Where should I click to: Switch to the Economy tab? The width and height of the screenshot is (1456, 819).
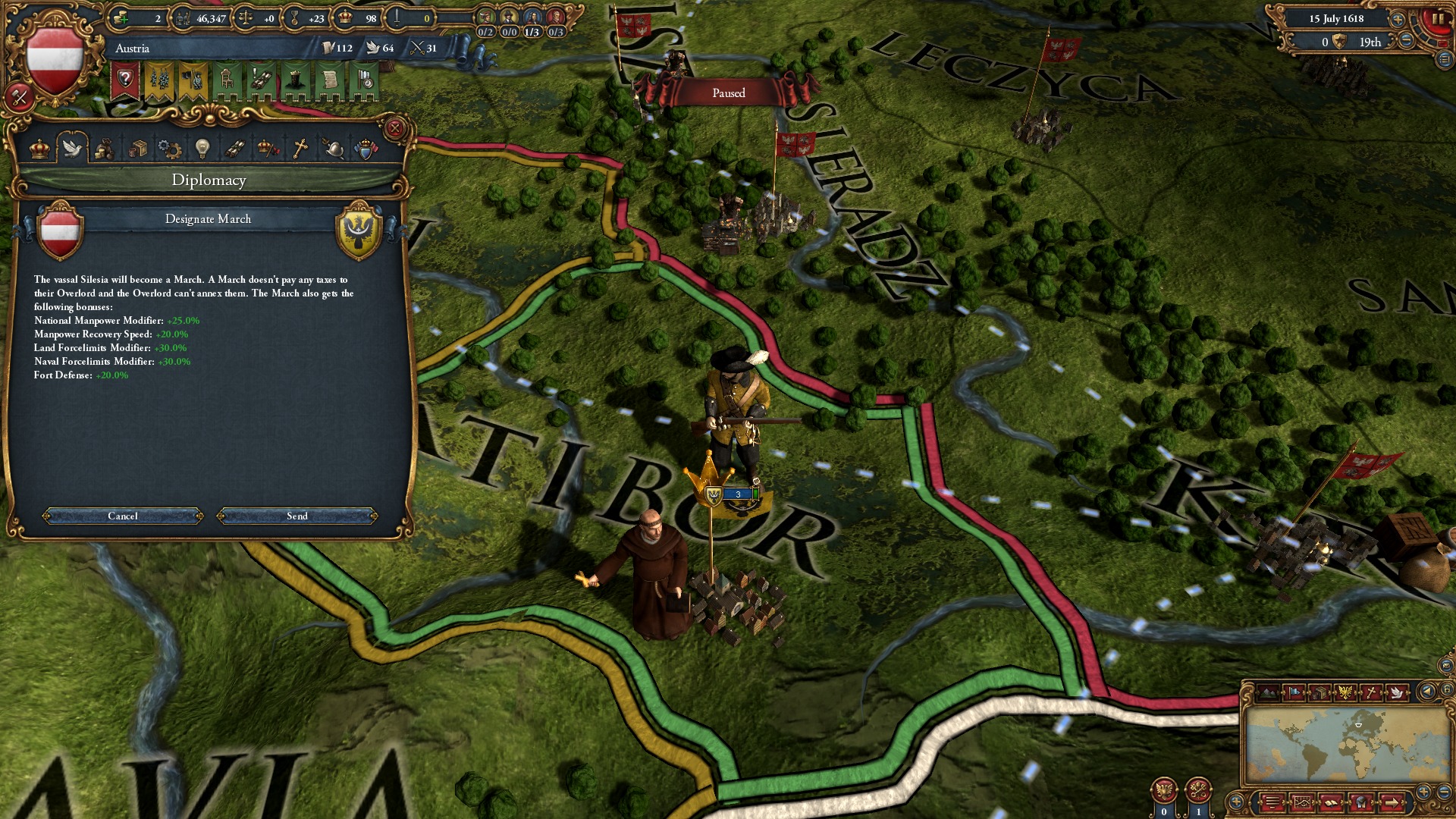click(106, 149)
